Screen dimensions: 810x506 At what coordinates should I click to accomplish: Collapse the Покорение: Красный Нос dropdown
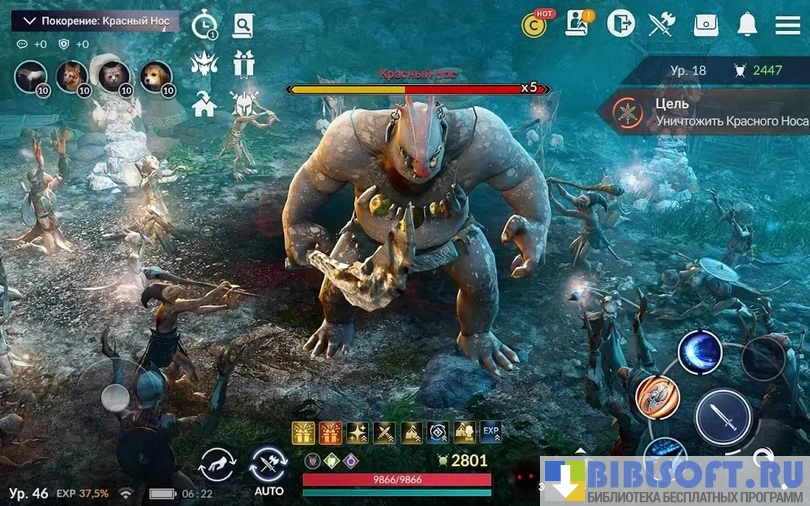[x=30, y=20]
